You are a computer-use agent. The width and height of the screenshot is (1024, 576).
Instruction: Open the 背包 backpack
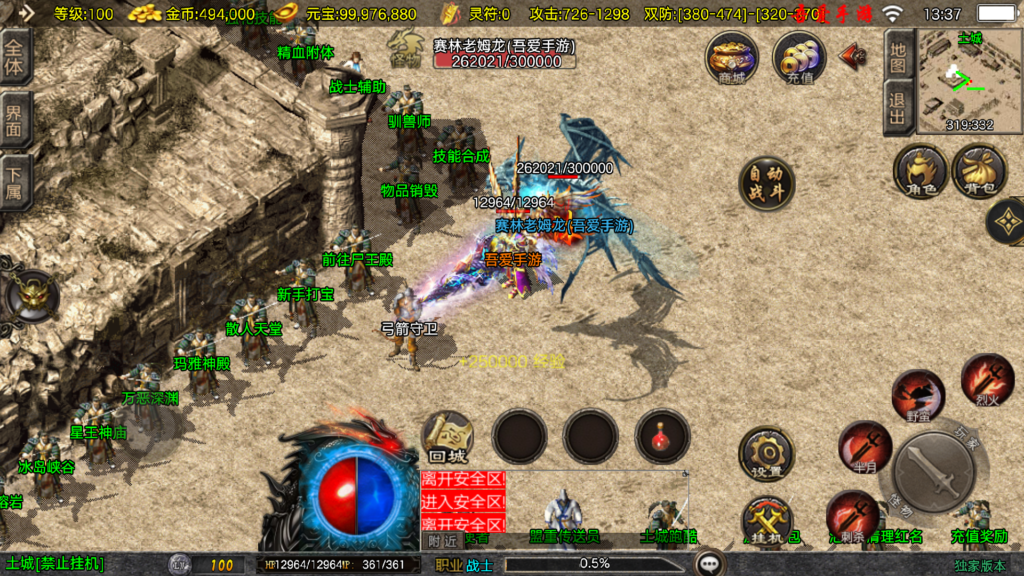(x=979, y=170)
